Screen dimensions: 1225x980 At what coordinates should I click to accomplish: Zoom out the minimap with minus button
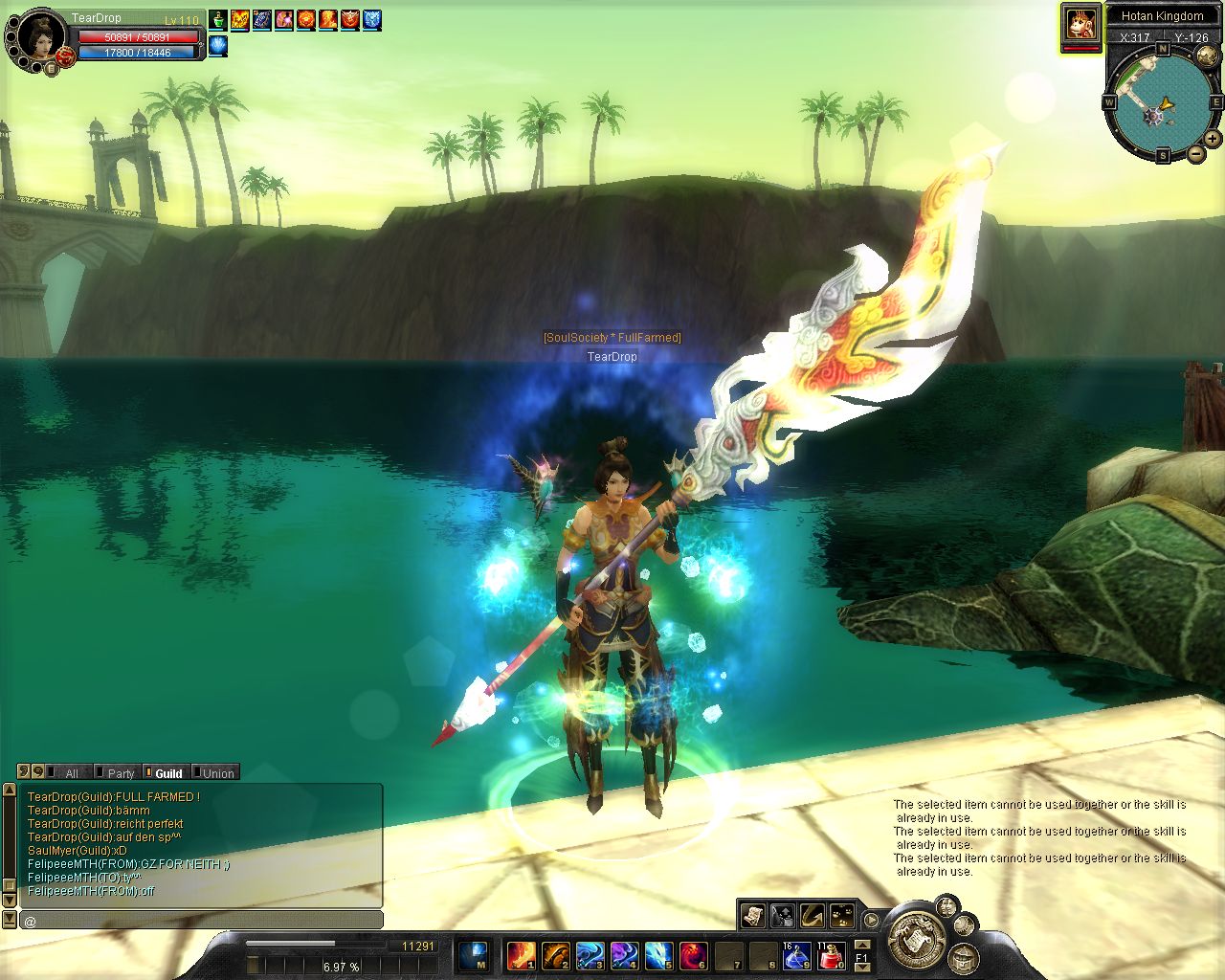coord(1195,154)
